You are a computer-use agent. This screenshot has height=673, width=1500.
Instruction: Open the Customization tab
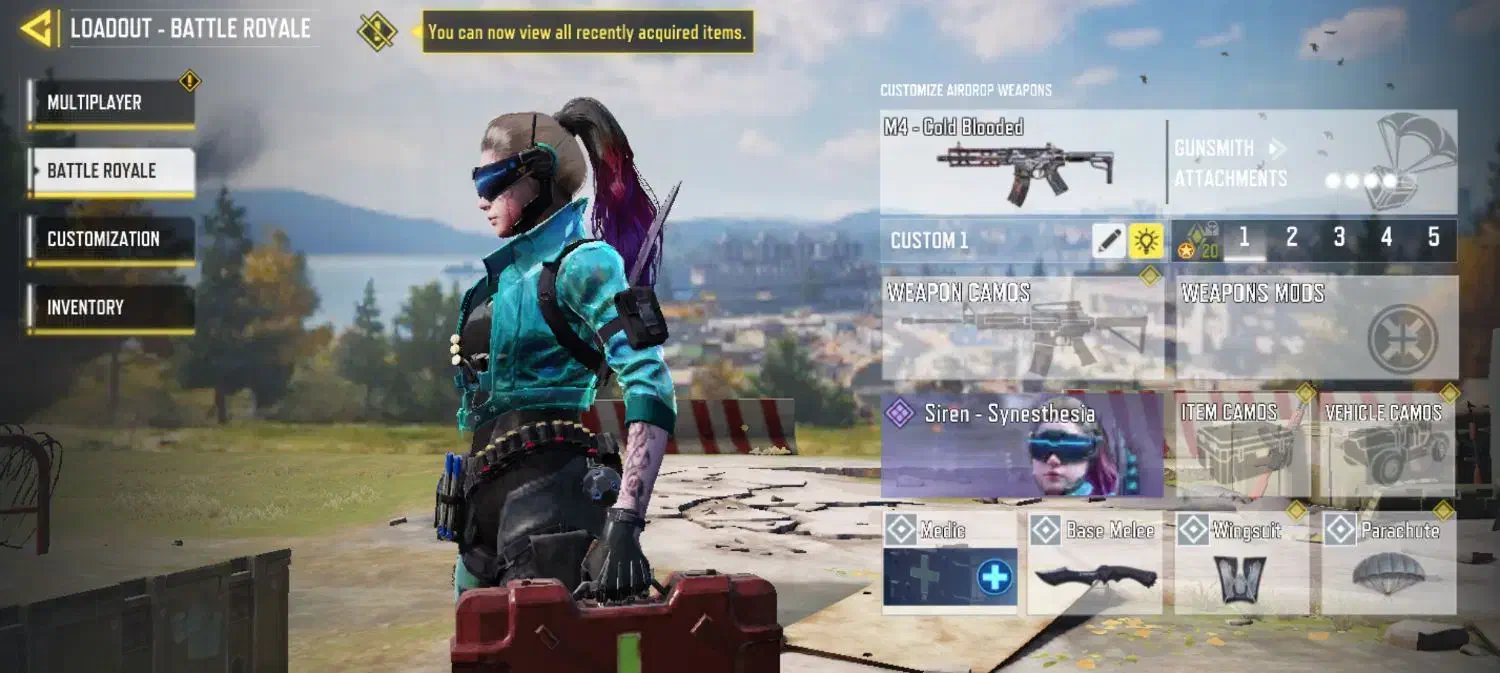(x=111, y=239)
